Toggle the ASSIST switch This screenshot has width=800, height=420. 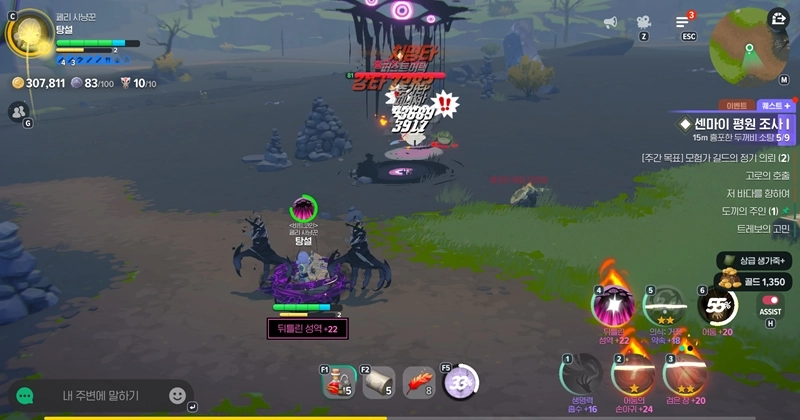(770, 300)
